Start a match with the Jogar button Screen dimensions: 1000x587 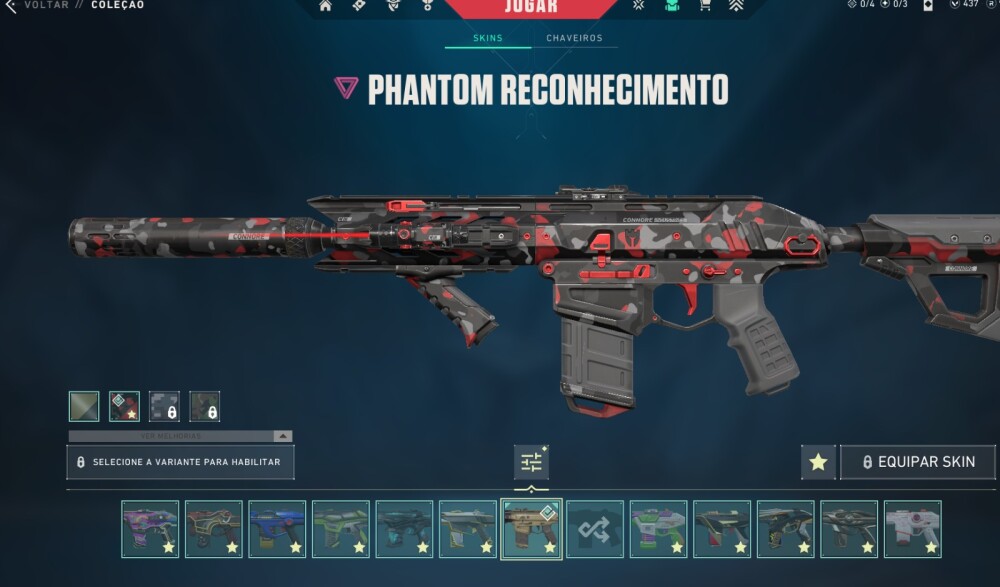(531, 8)
